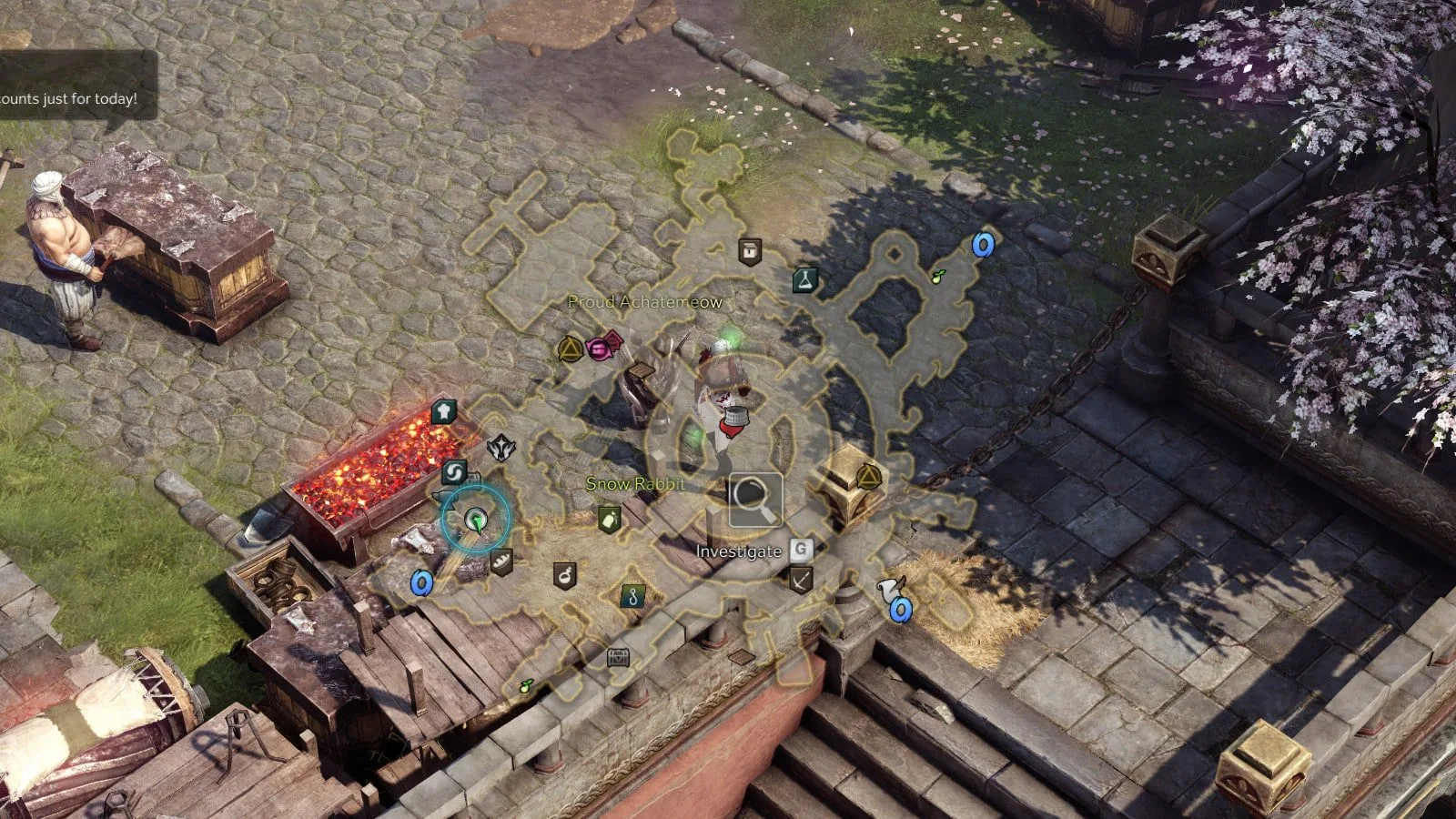This screenshot has width=1456, height=819.
Task: Select the pink round map marker
Action: click(x=598, y=349)
